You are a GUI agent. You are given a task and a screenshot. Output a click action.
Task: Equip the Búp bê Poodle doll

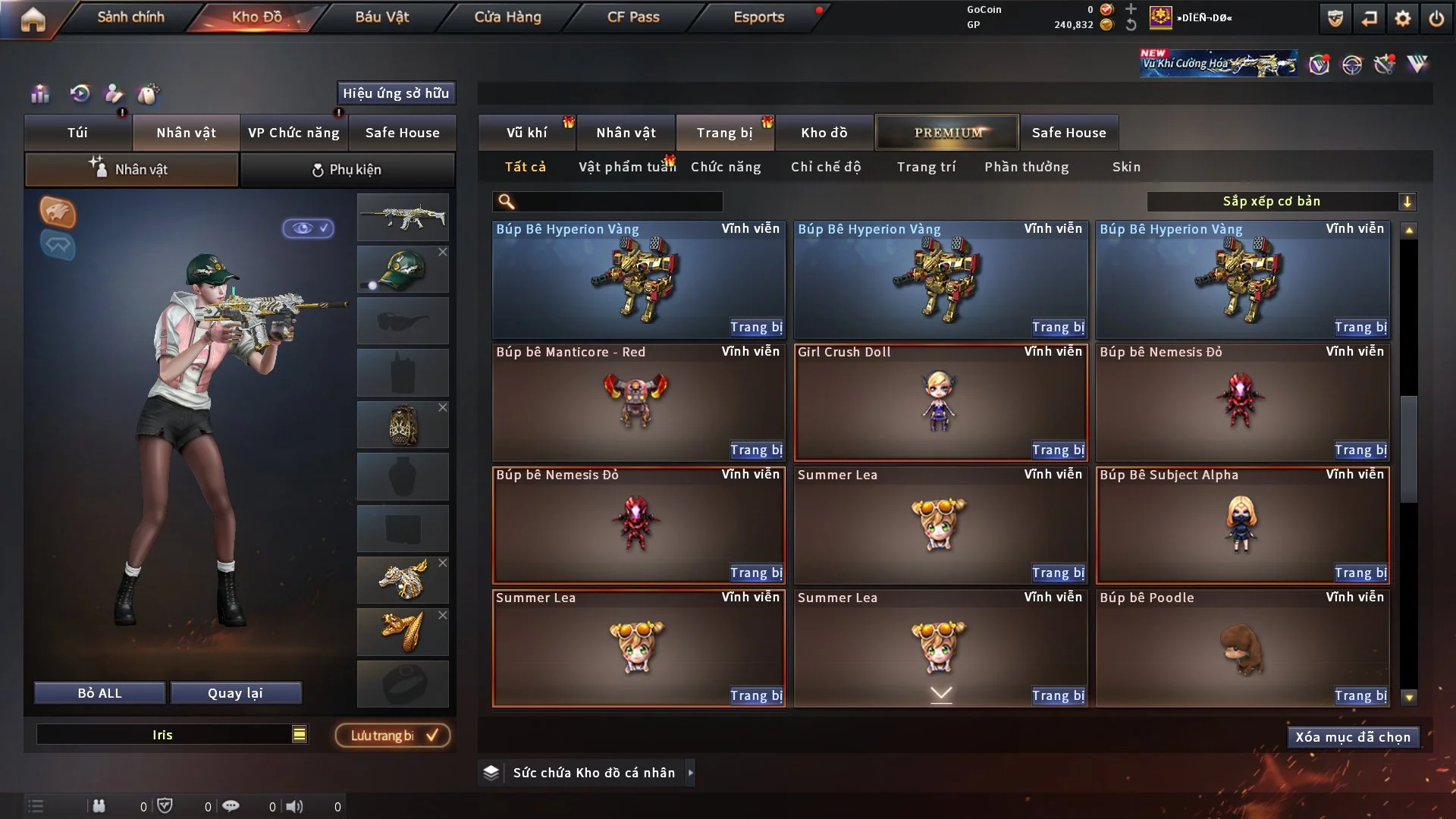point(1360,695)
